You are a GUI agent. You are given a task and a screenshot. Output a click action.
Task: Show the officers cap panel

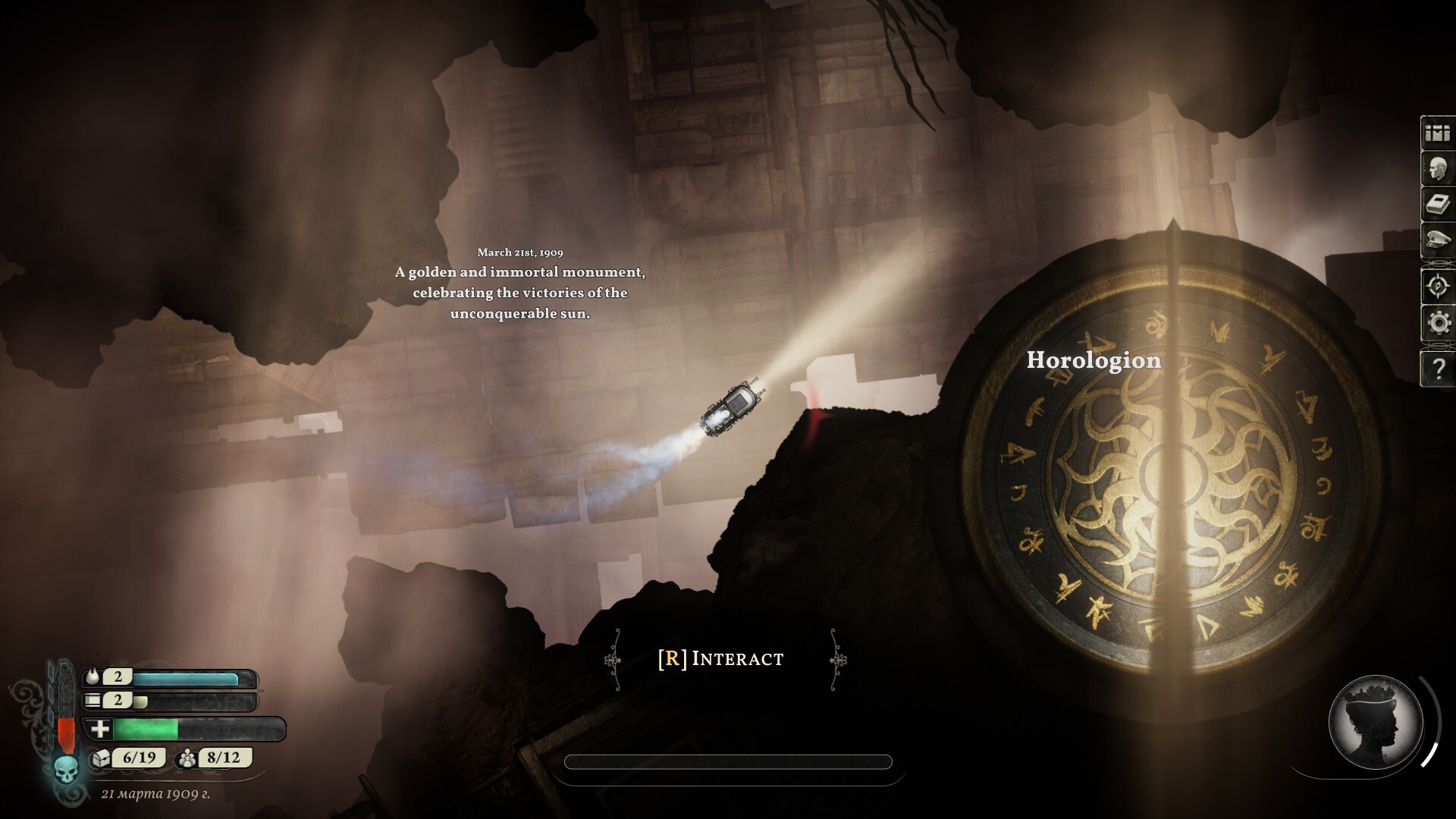[1437, 241]
